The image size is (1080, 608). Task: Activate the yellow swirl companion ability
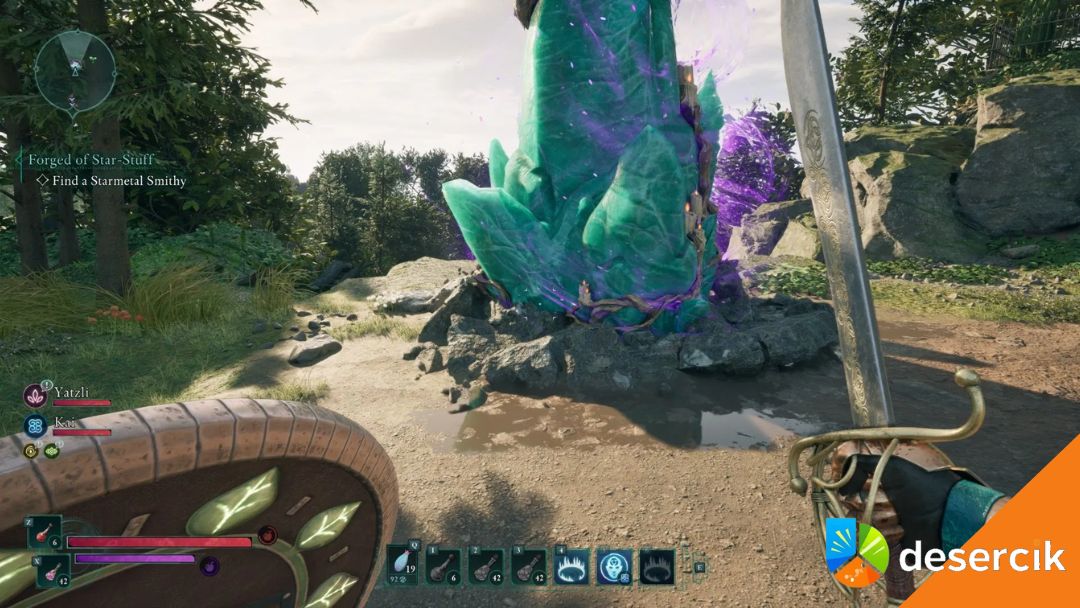[x=31, y=451]
